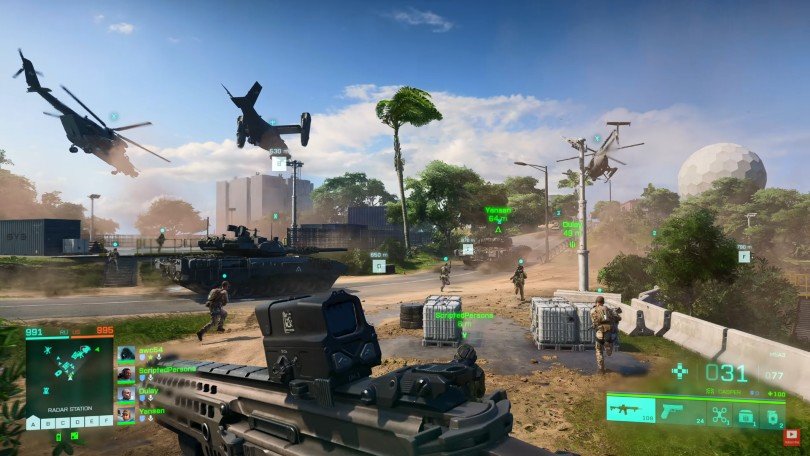Viewport: 810px width, 456px height.
Task: Choose the grenade slot
Action: 771,412
